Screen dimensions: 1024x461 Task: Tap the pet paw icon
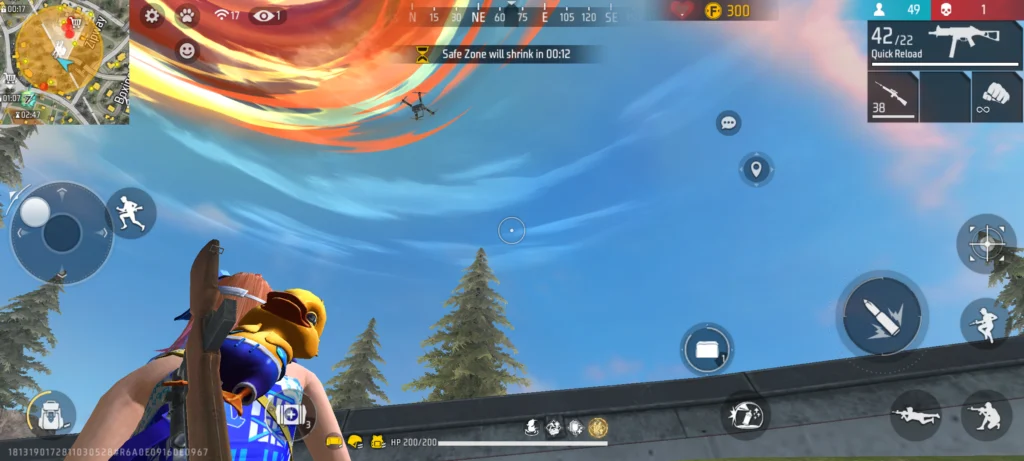186,15
